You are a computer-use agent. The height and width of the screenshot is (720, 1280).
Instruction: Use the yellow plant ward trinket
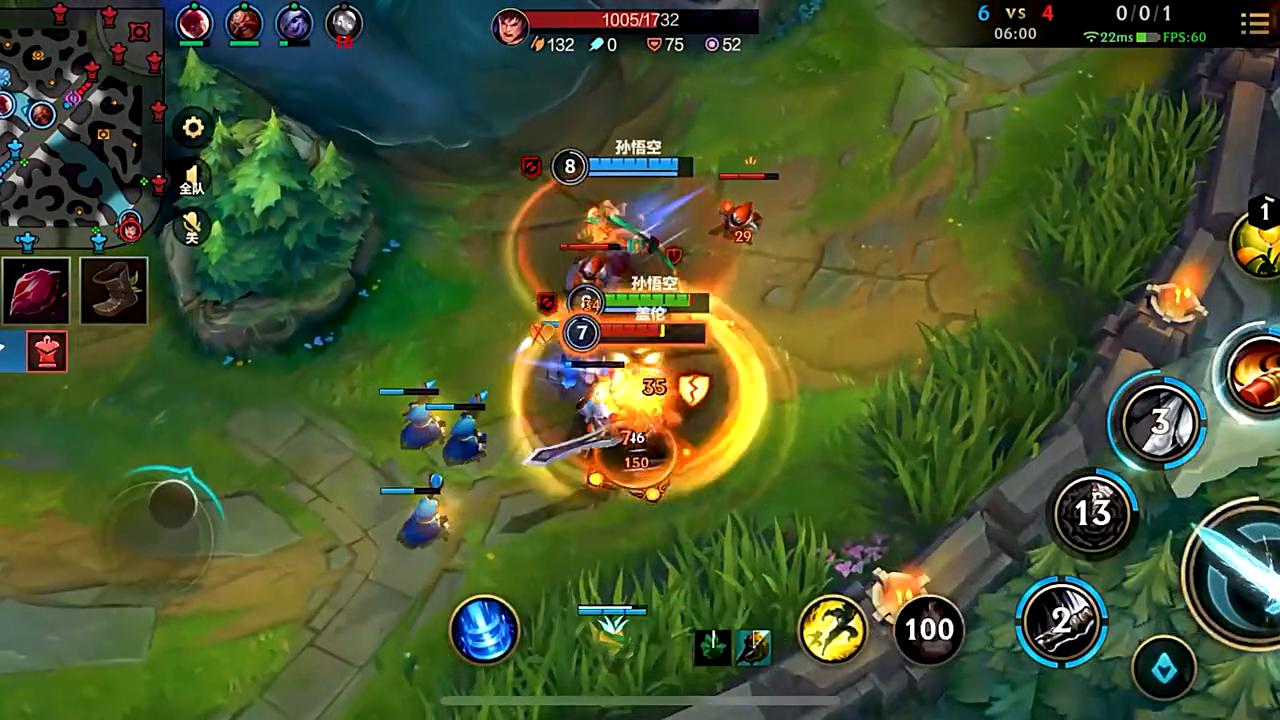coord(1258,240)
